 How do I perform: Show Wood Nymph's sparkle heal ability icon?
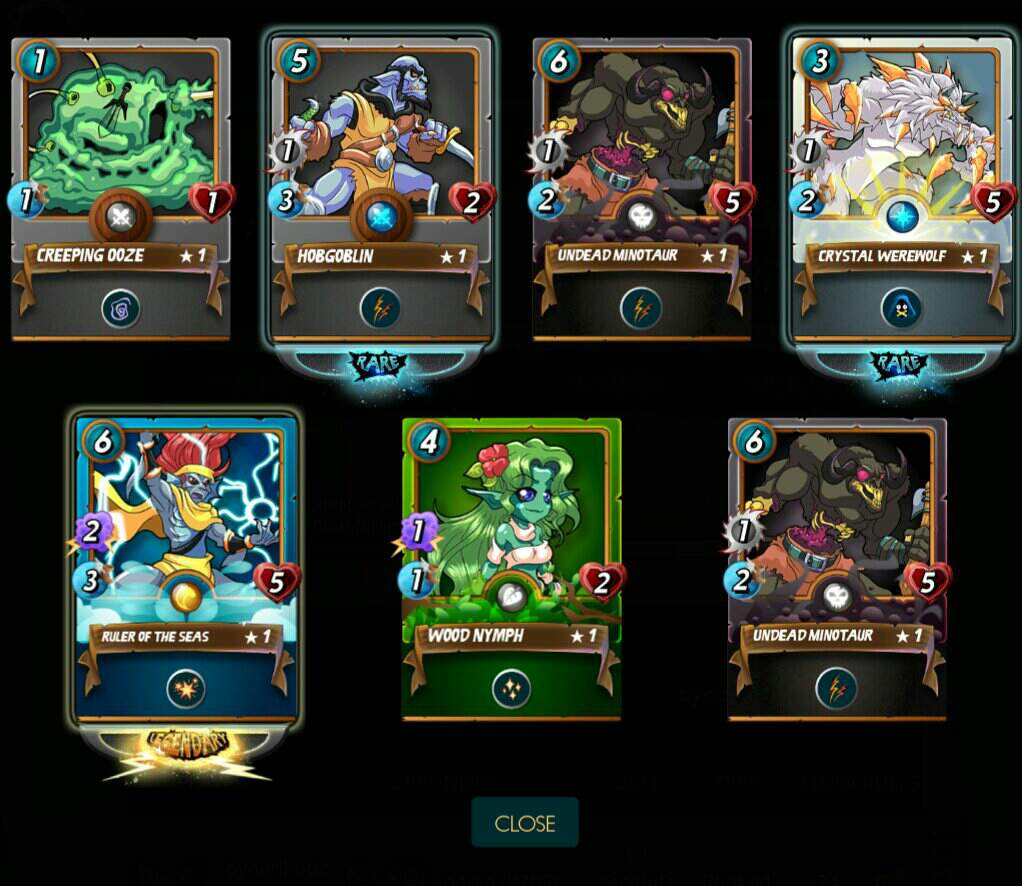click(x=511, y=688)
